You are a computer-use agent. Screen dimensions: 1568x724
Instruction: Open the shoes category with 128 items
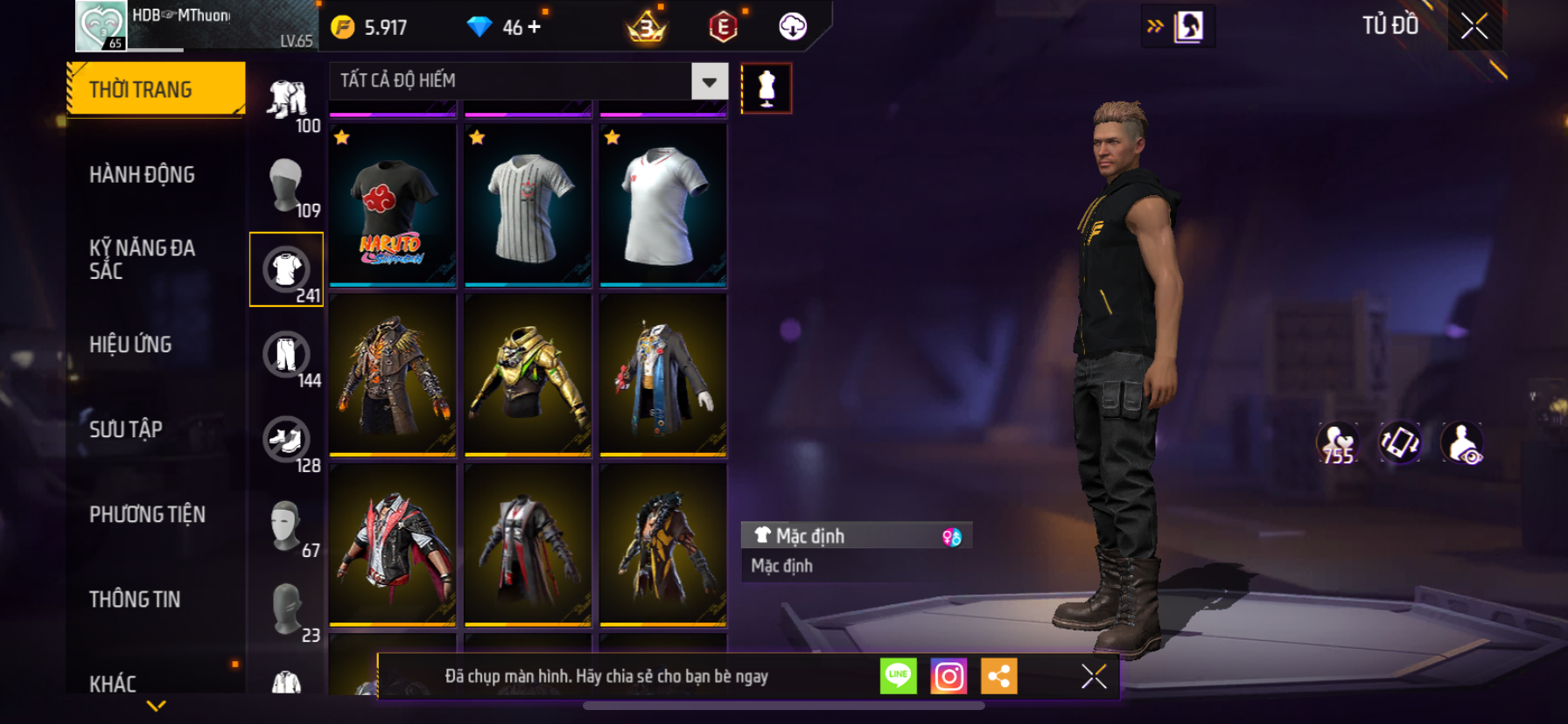point(287,440)
